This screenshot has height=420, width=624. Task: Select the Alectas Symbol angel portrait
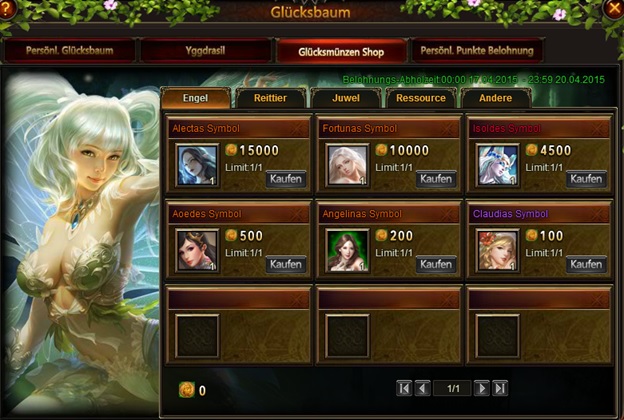click(198, 165)
